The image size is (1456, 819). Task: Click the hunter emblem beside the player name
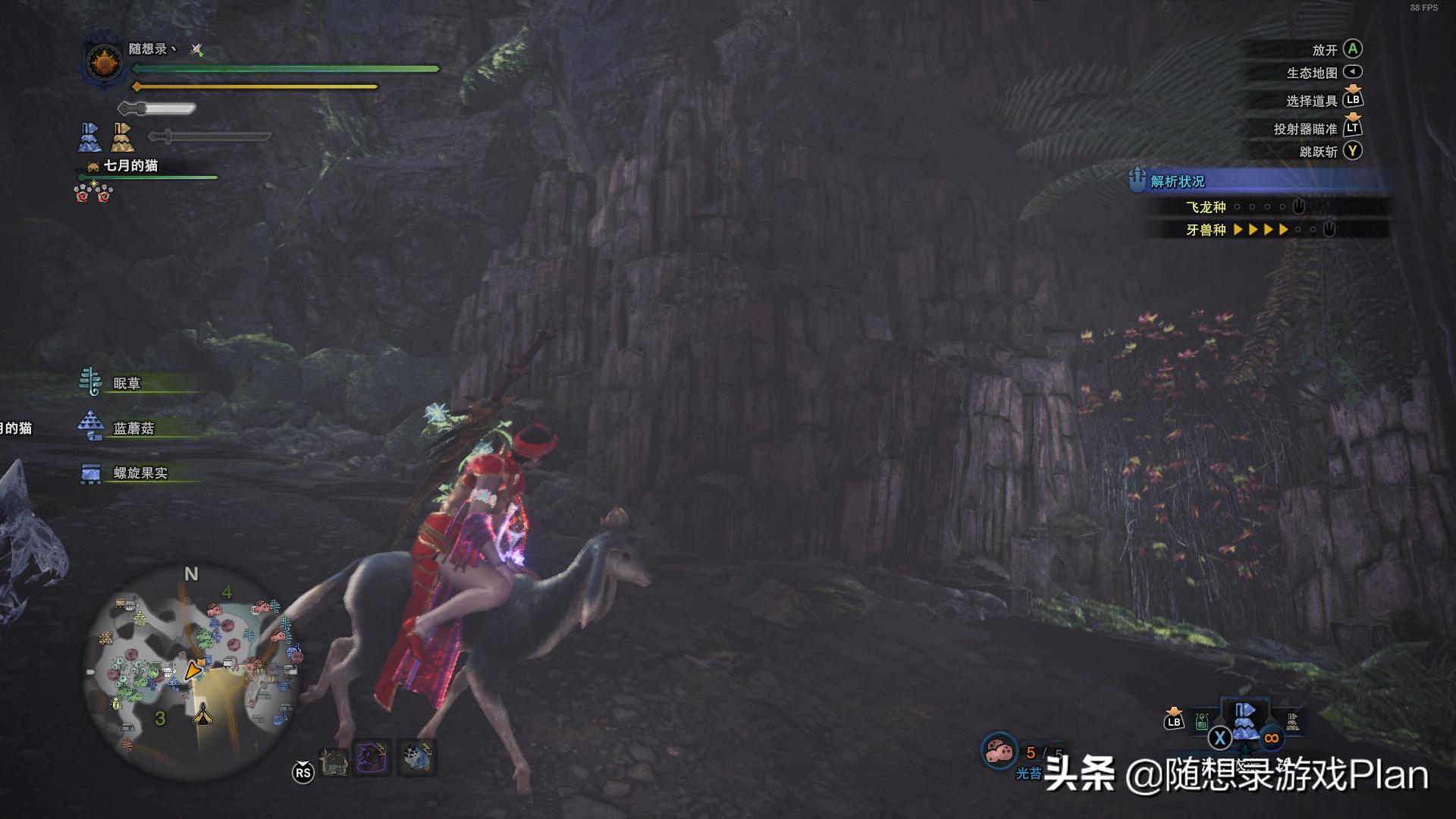[x=104, y=62]
